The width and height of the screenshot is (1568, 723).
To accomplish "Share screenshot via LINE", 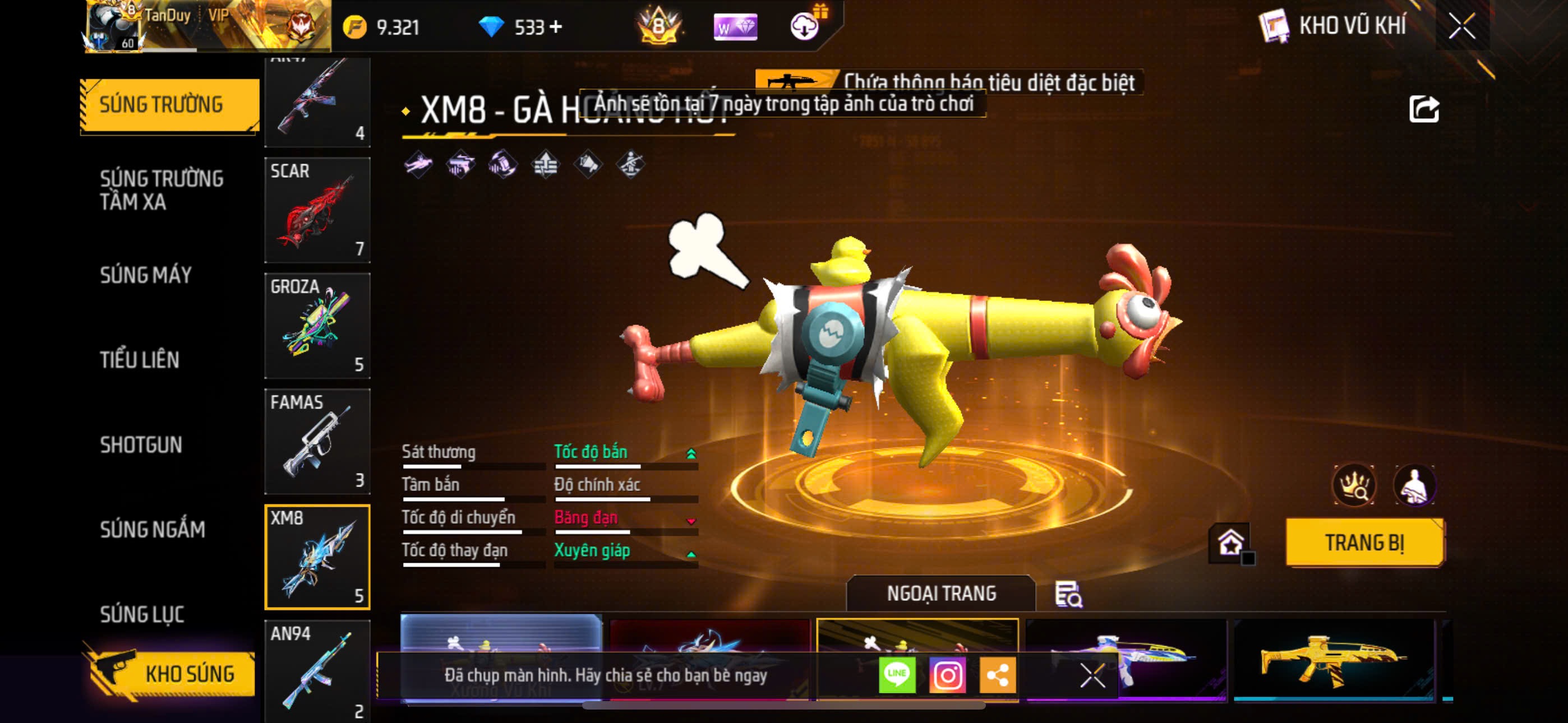I will point(897,674).
